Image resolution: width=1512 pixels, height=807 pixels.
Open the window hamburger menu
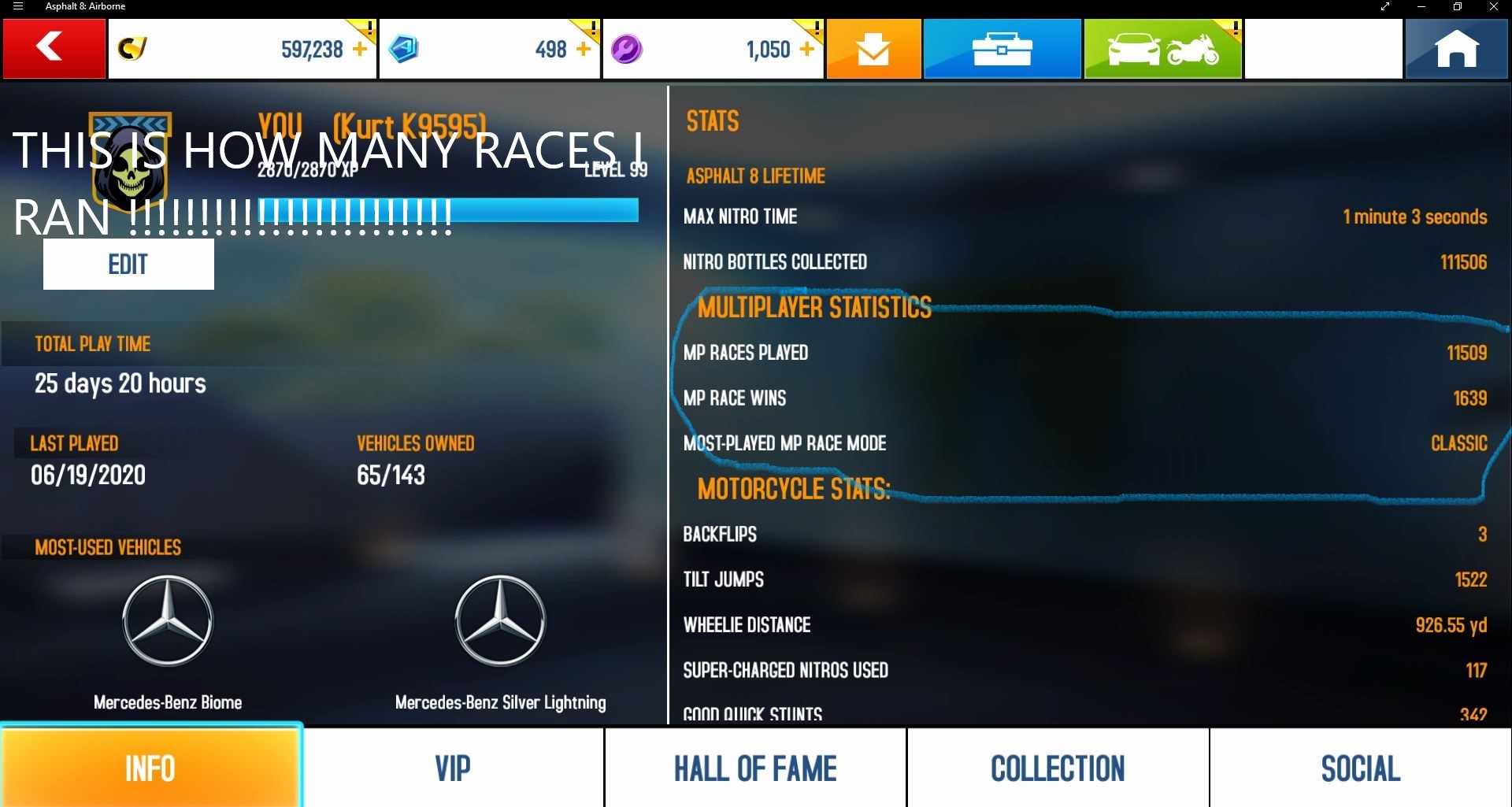point(18,7)
